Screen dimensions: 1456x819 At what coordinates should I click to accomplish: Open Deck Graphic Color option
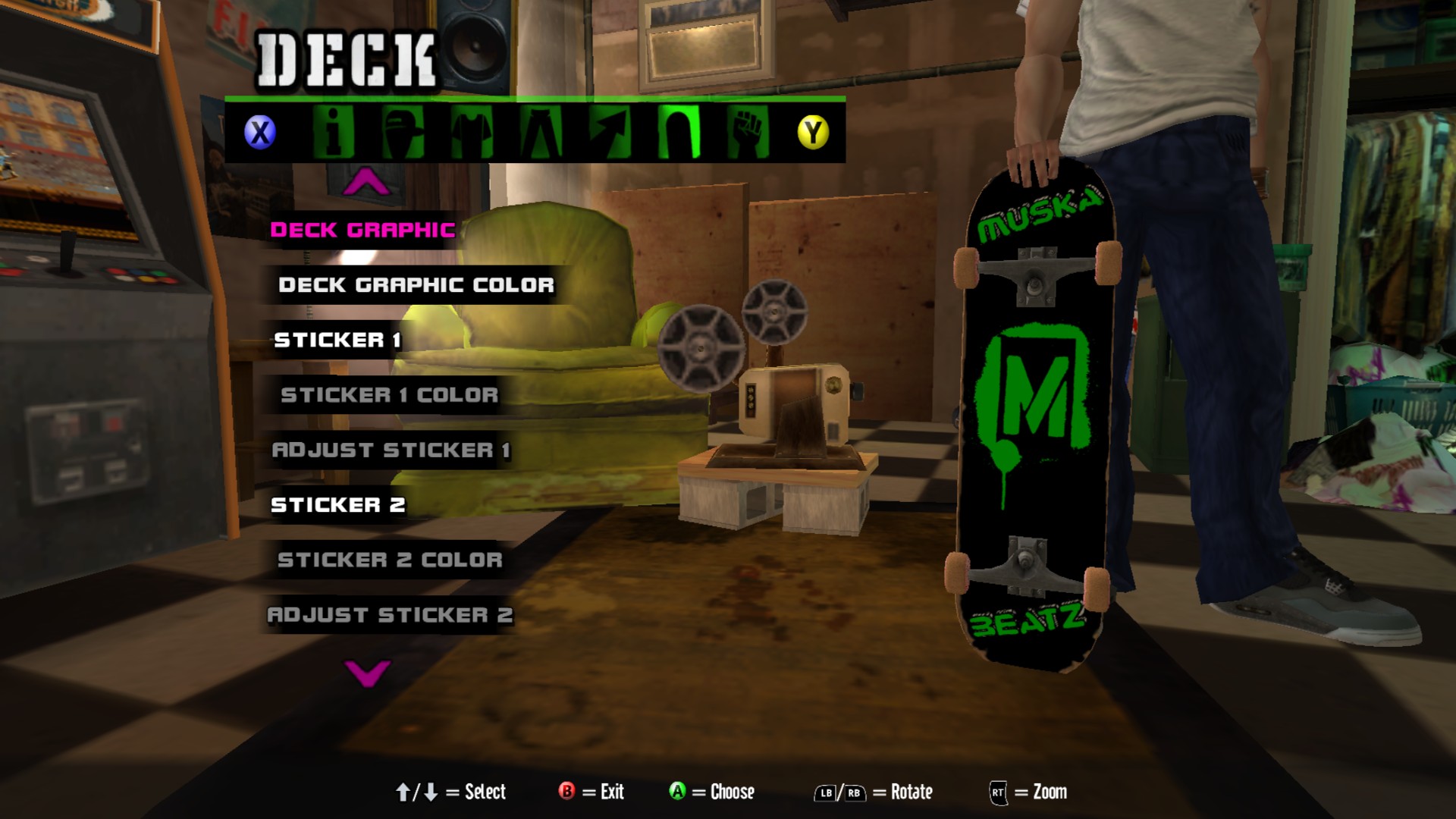[x=416, y=285]
